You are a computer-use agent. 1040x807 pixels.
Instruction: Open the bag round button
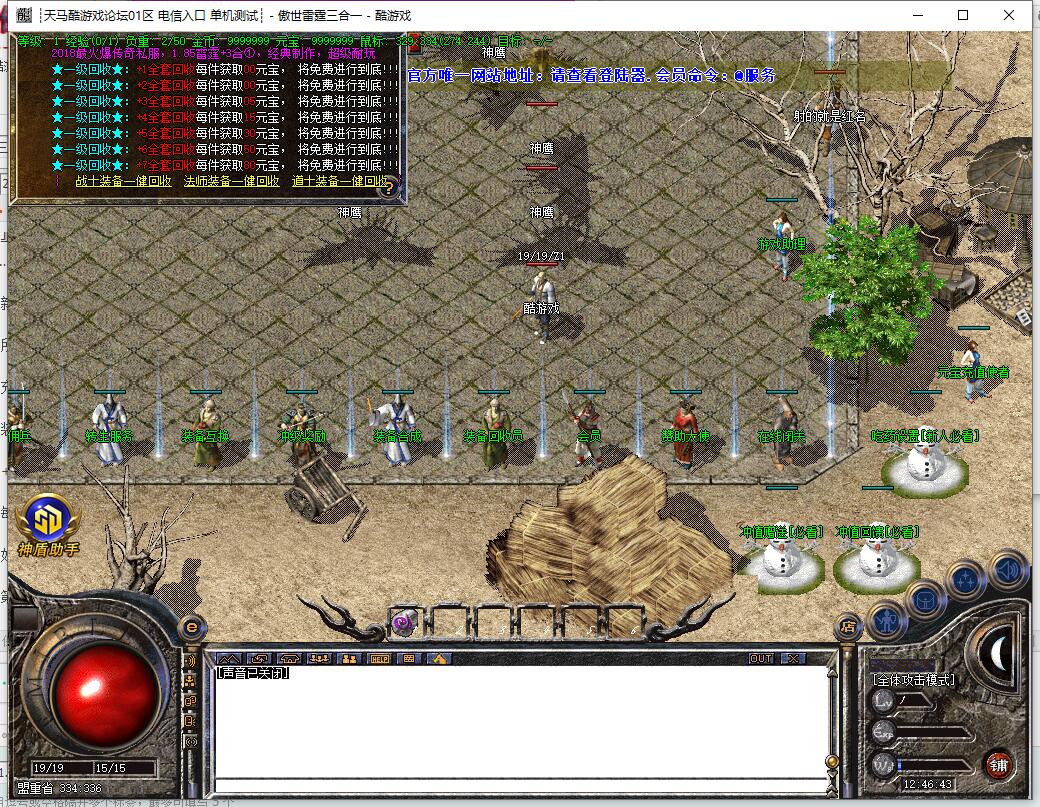926,600
